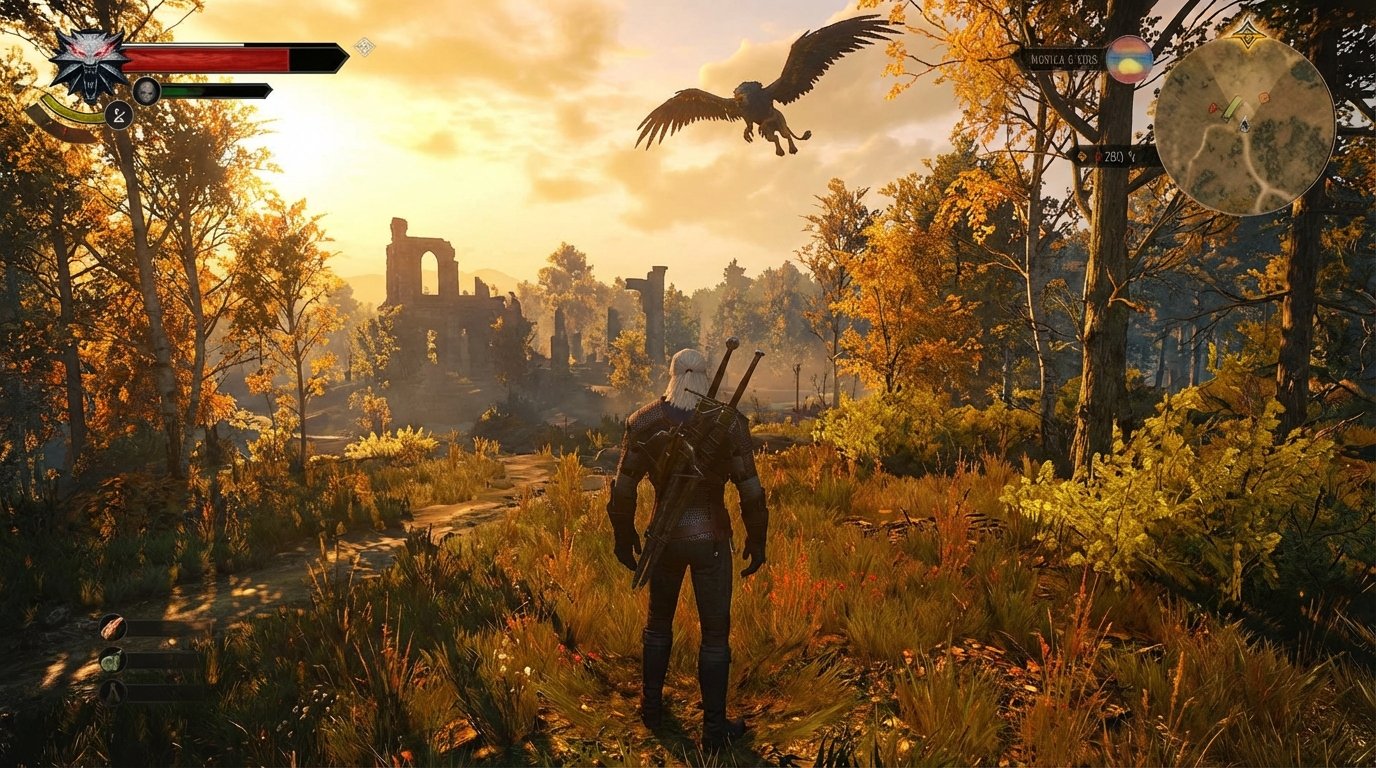1376x768 pixels.
Task: Click the bomb quick-slot icon
Action: pos(111,692)
